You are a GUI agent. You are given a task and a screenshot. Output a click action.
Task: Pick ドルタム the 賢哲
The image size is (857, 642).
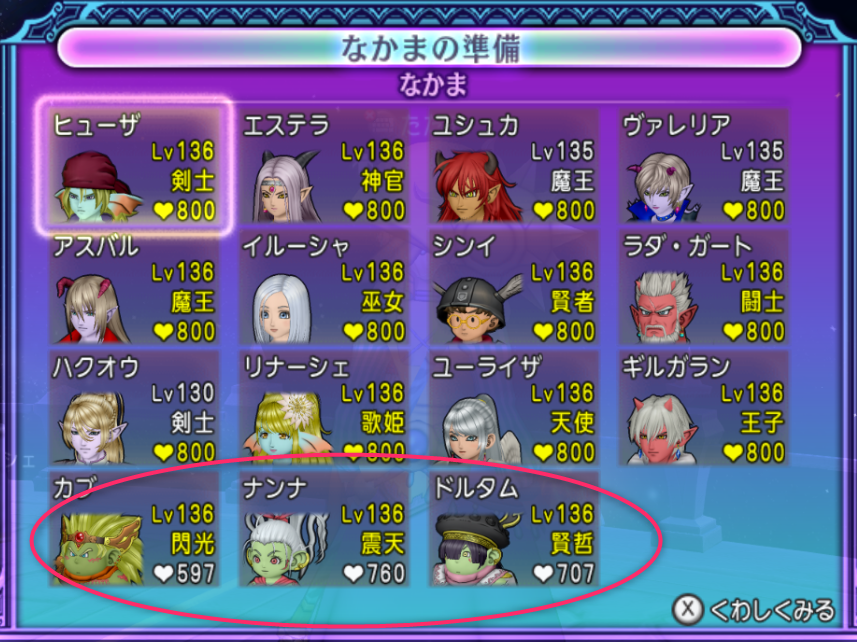(x=514, y=529)
